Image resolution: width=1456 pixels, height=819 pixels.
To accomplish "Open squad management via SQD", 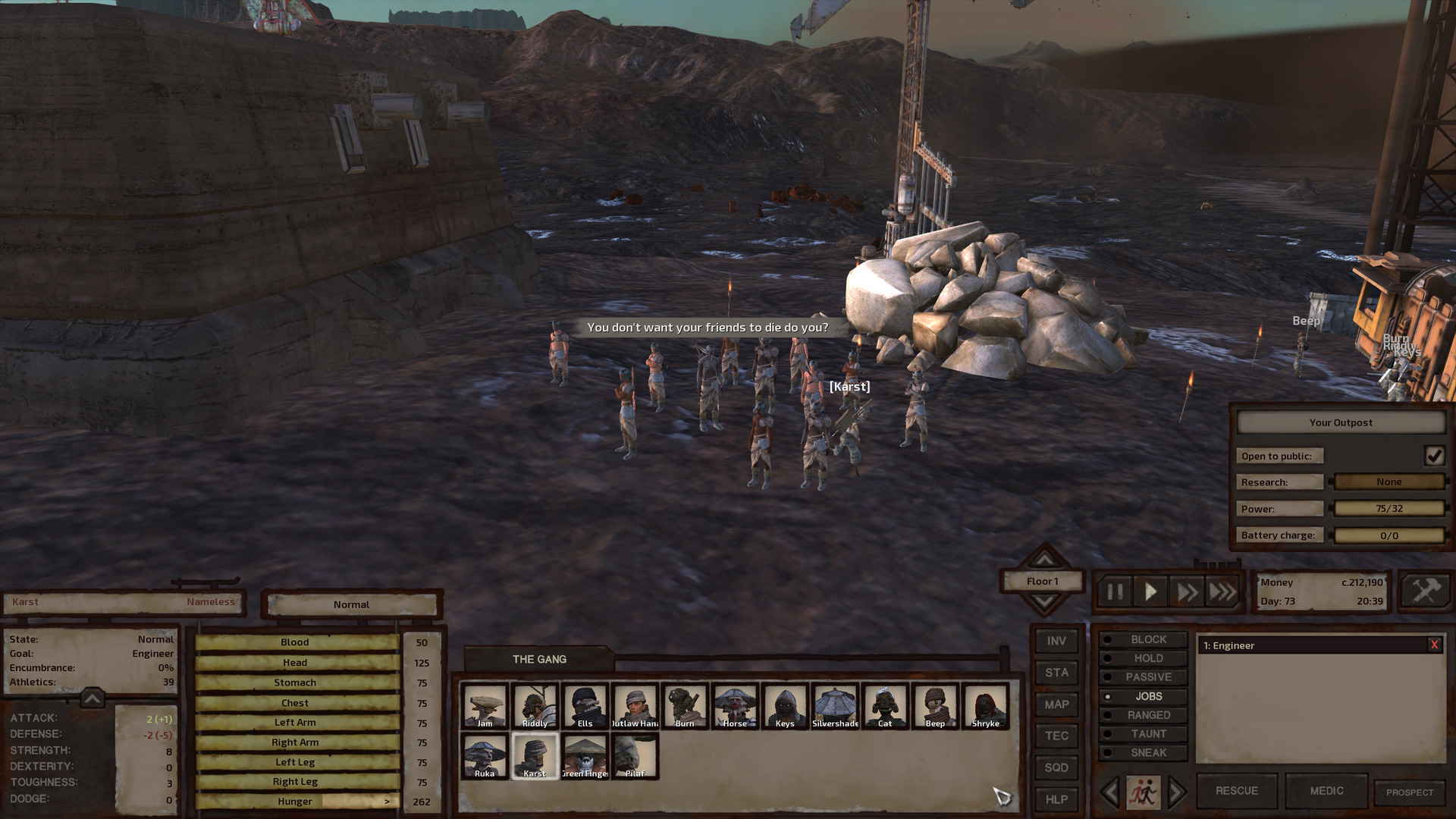I will pos(1056,767).
